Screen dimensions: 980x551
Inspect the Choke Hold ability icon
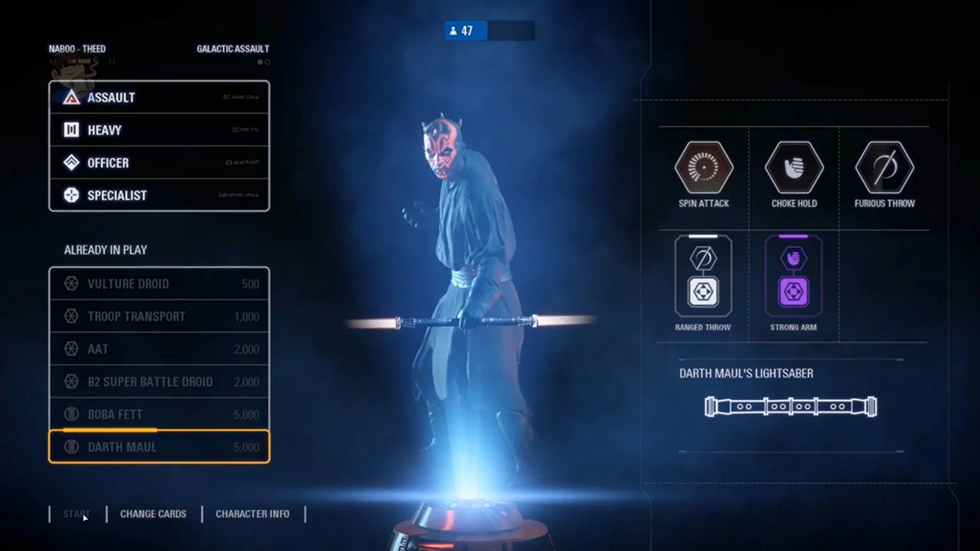[x=794, y=167]
